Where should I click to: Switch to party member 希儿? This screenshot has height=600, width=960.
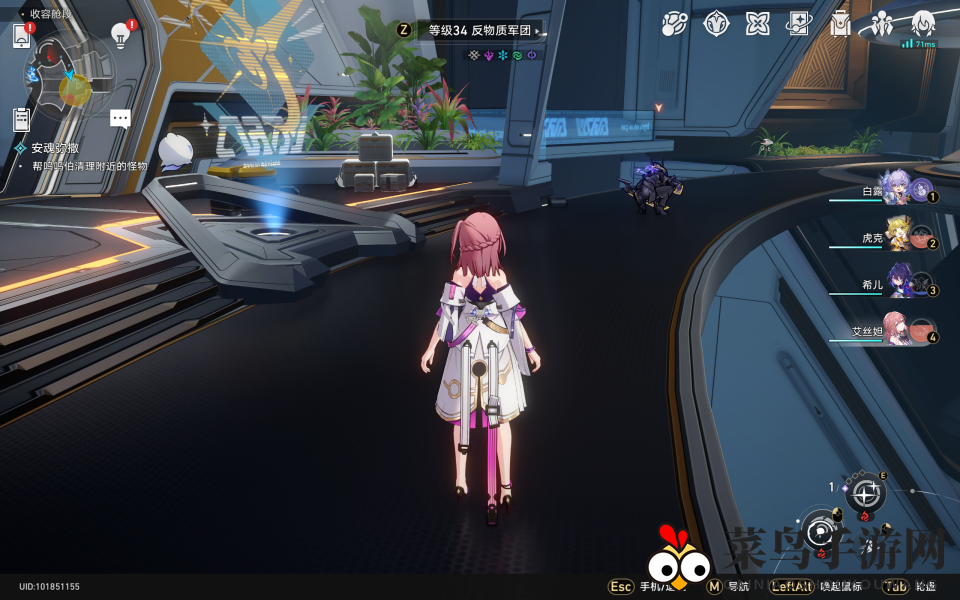click(x=897, y=284)
